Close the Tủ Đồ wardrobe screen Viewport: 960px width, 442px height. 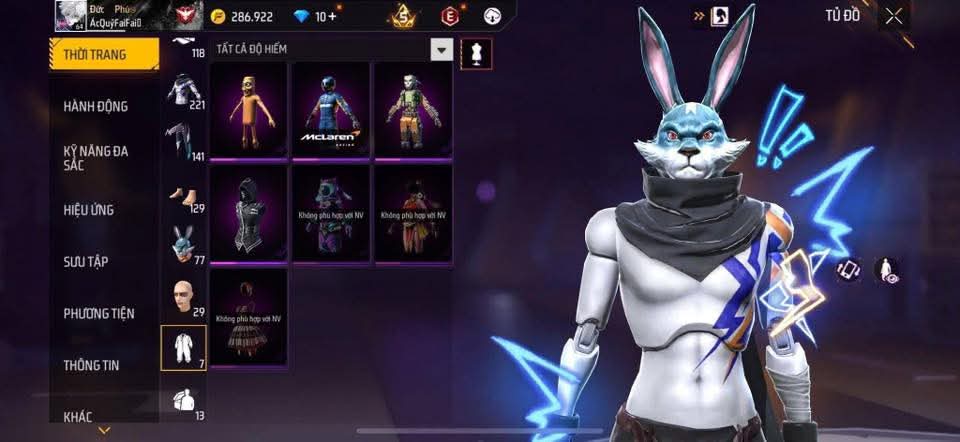pyautogui.click(x=893, y=15)
